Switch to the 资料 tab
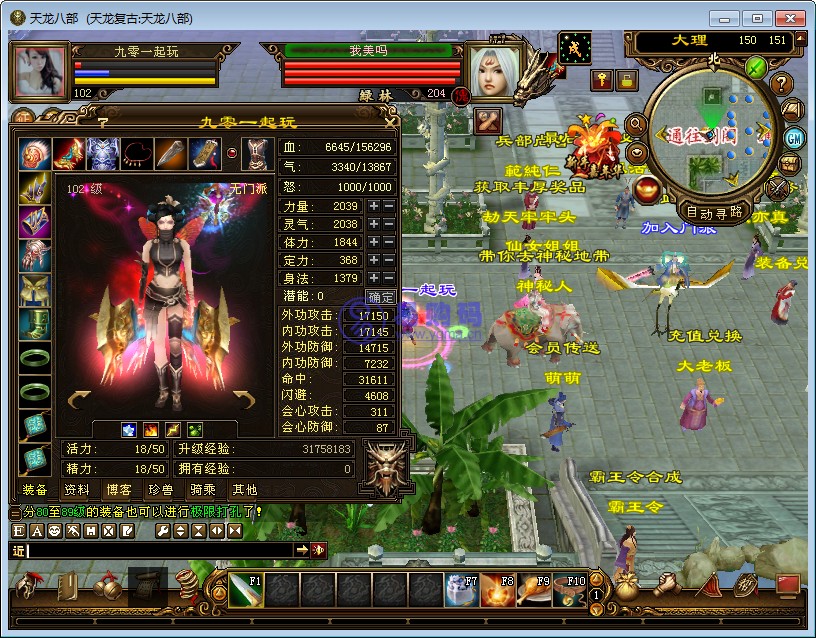Image resolution: width=816 pixels, height=638 pixels. pos(76,490)
